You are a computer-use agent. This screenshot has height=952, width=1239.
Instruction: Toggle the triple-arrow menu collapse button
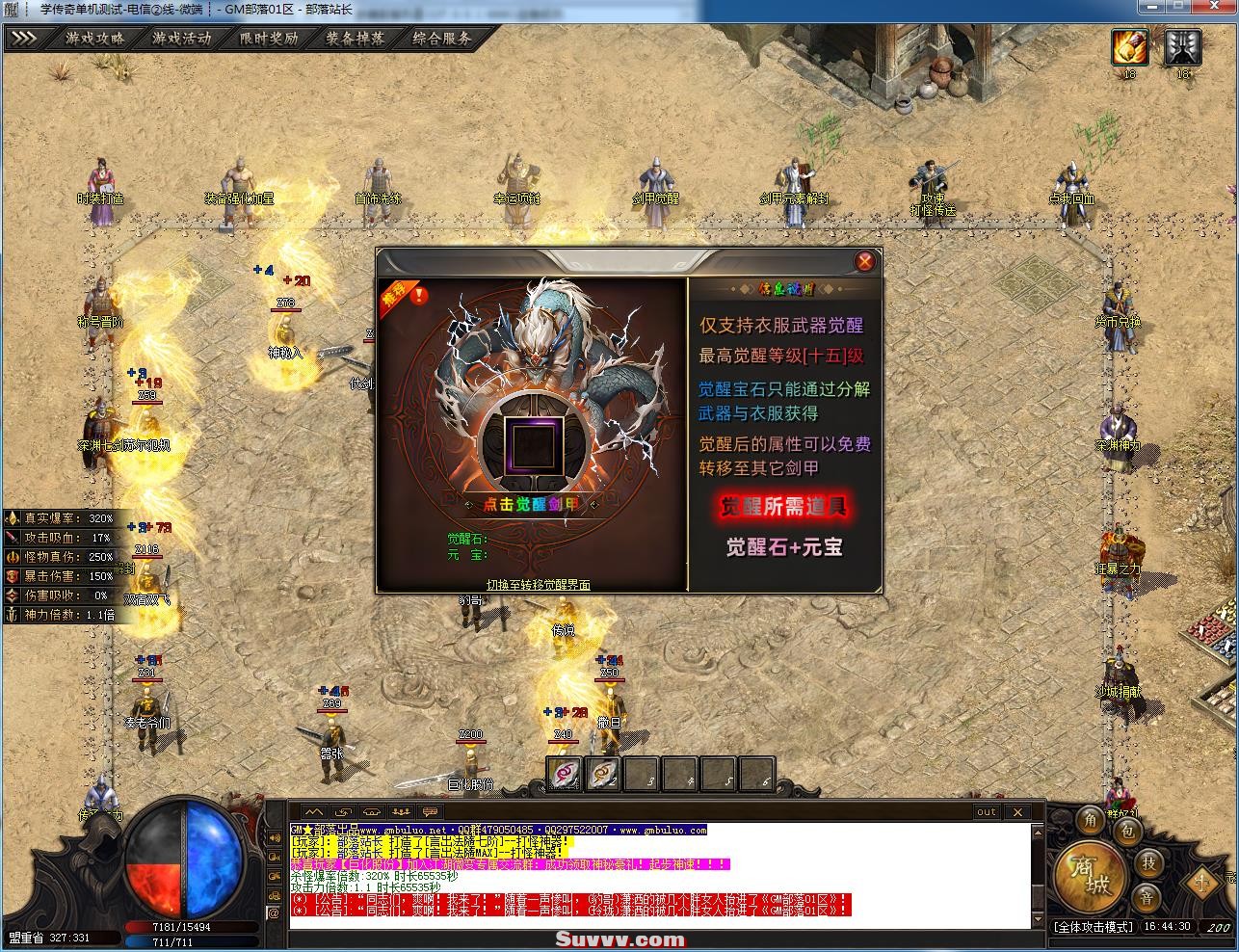24,40
